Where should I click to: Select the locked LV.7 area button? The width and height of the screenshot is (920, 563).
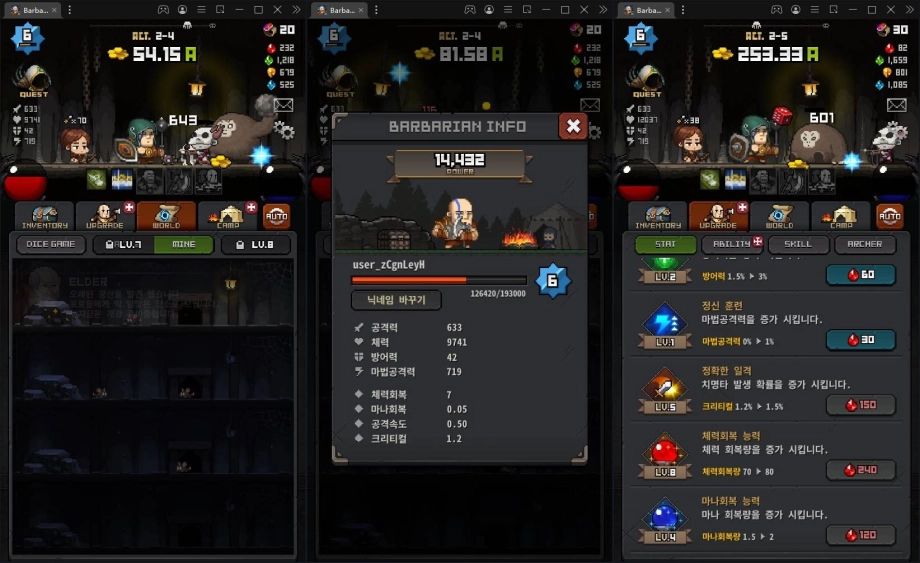click(x=123, y=244)
